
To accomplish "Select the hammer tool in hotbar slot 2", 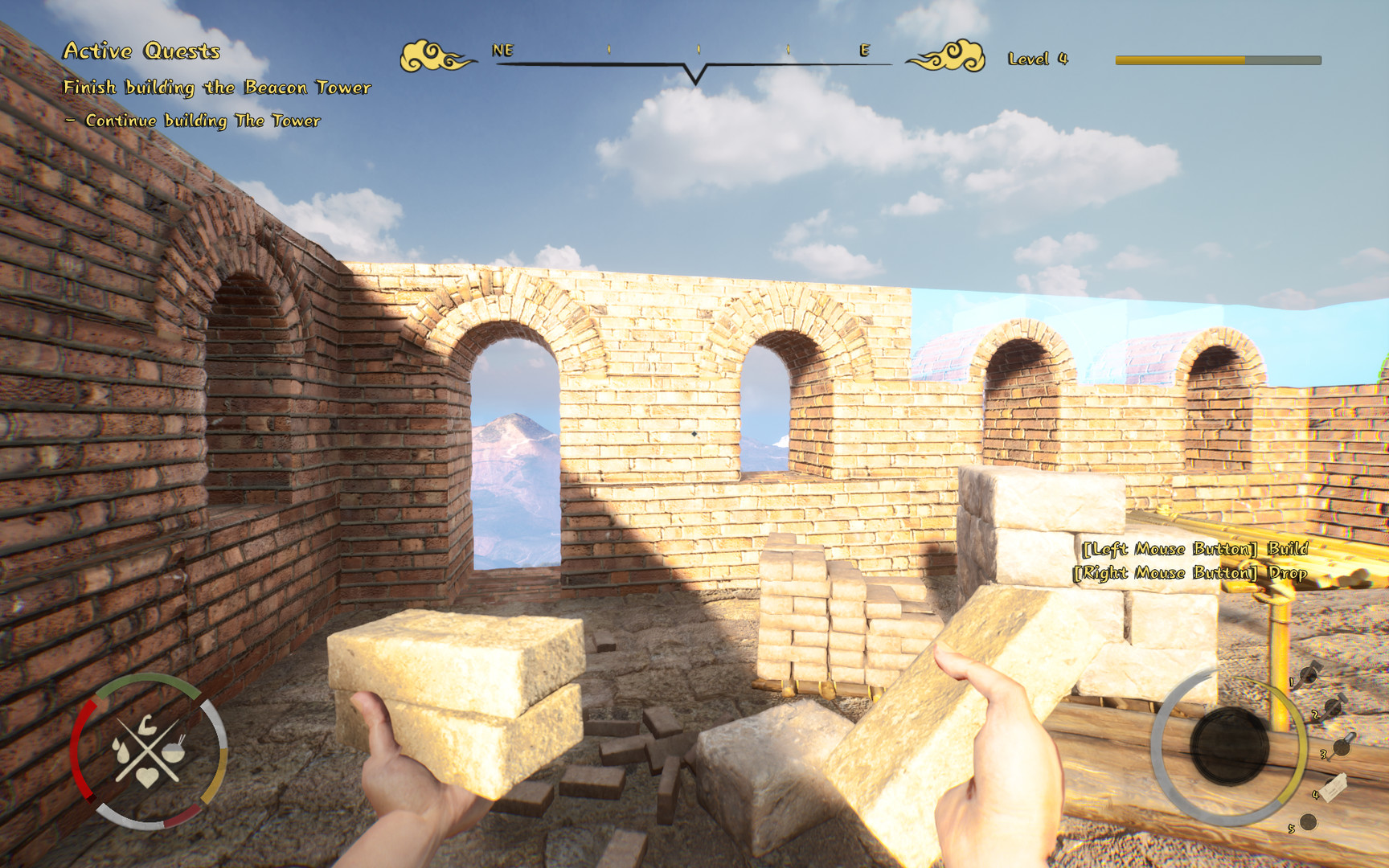I will [1333, 706].
